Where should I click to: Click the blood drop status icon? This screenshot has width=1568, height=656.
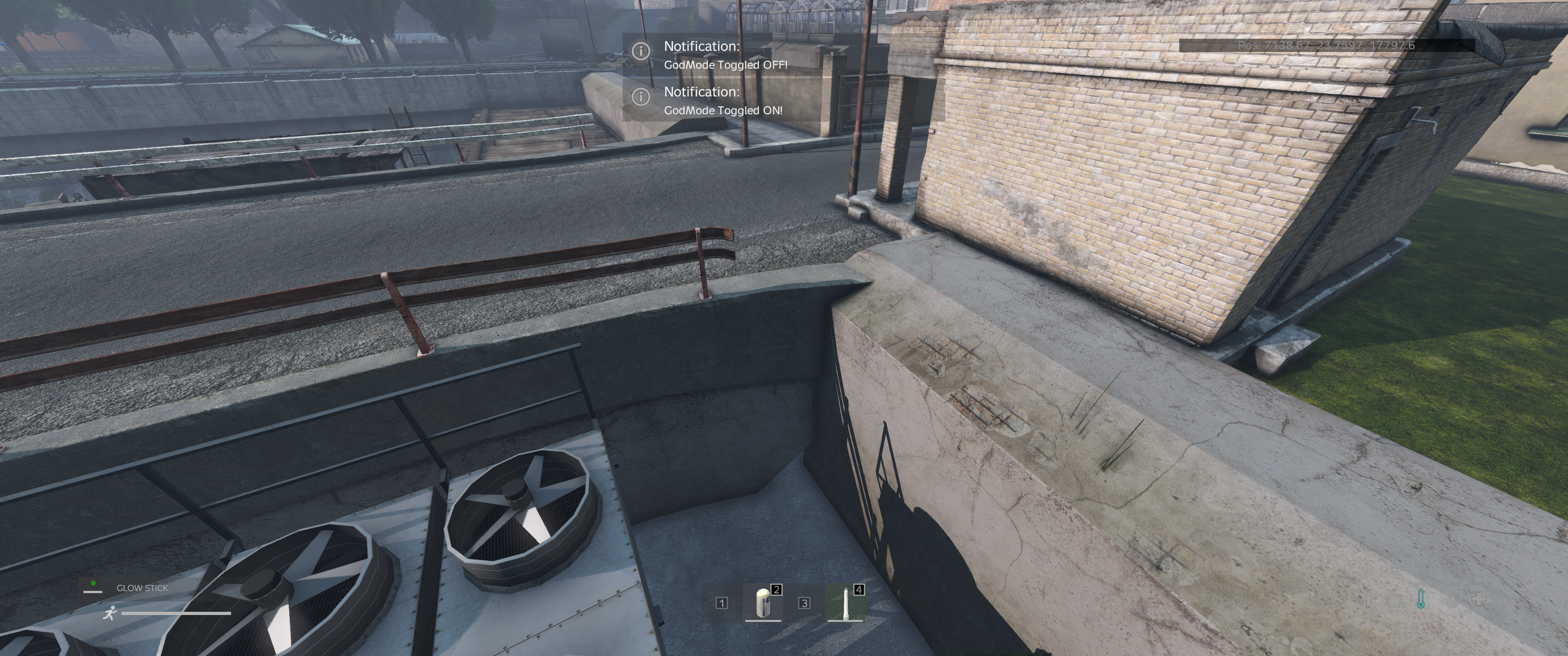[x=1452, y=600]
